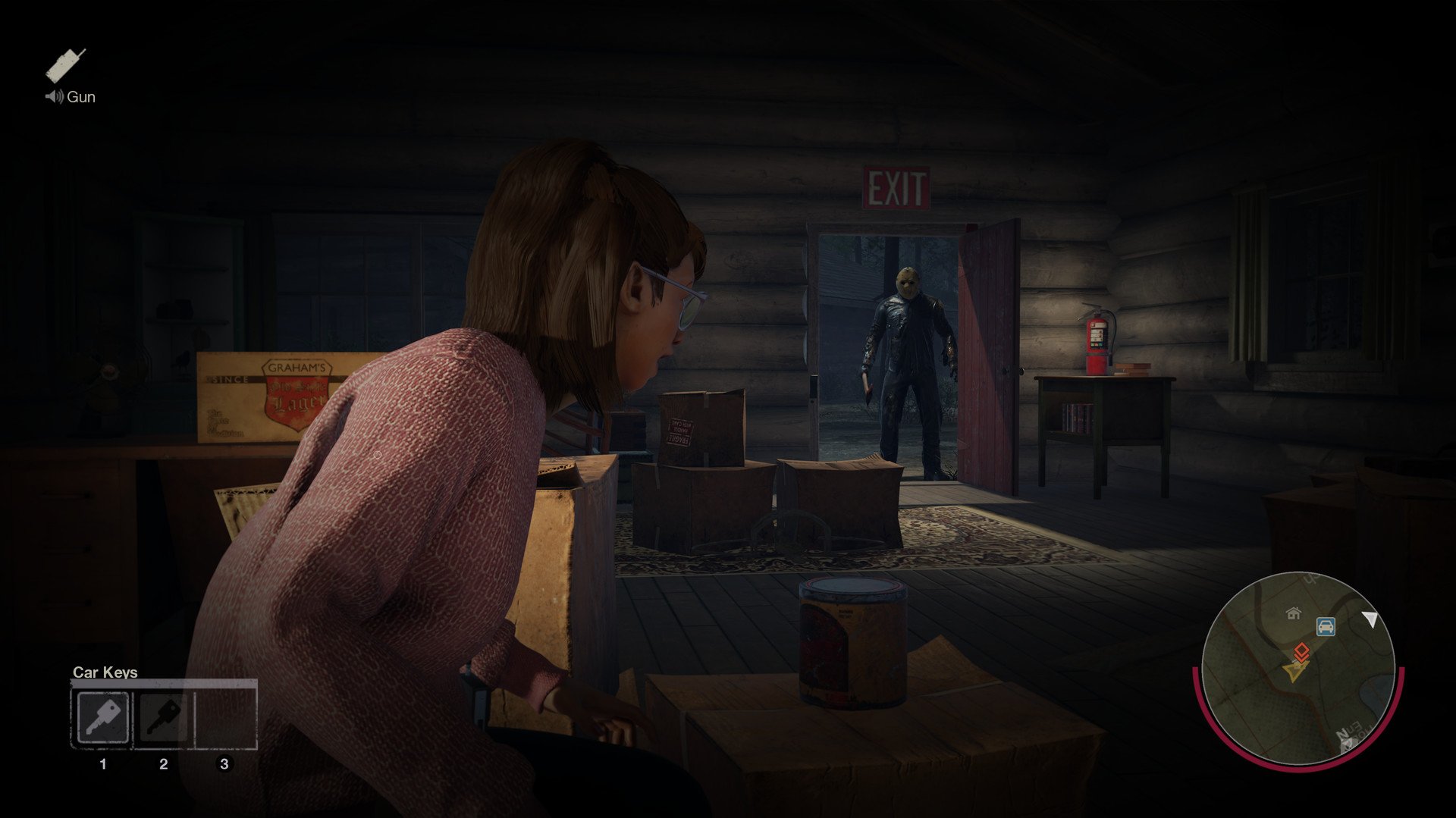
Task: Click the Gun text label
Action: click(x=80, y=97)
